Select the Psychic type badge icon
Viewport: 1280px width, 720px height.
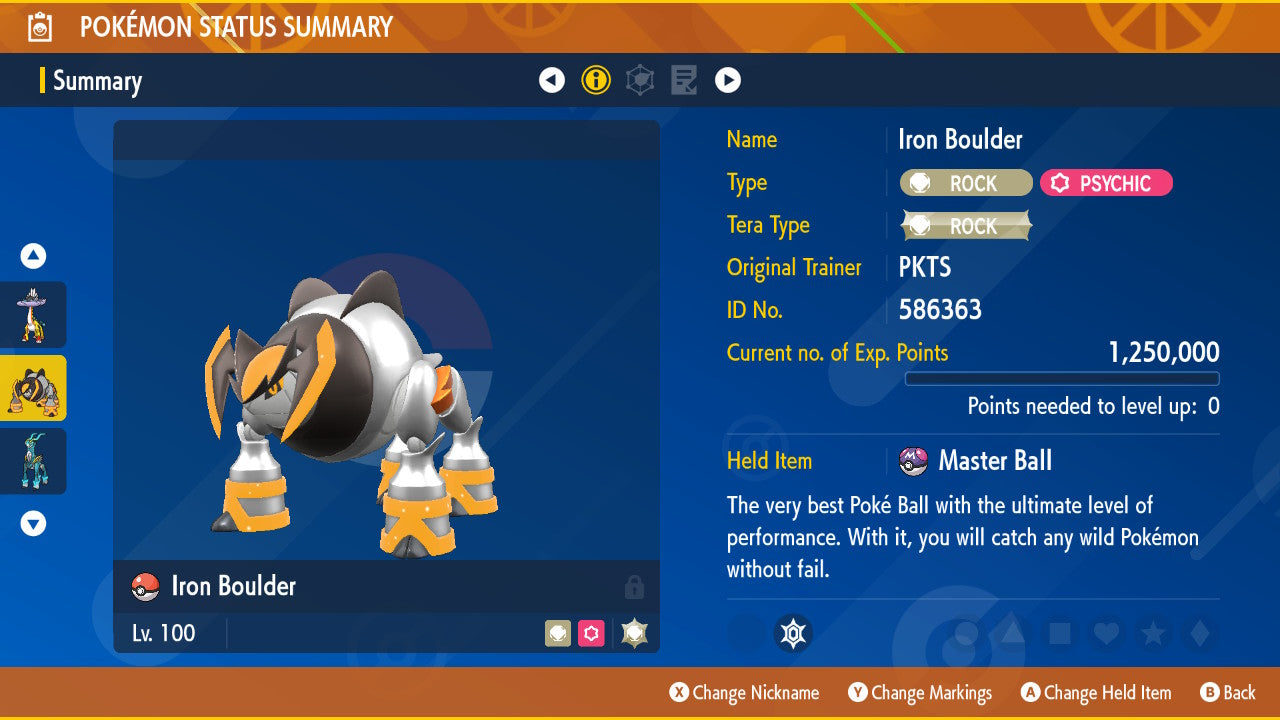coord(1106,183)
